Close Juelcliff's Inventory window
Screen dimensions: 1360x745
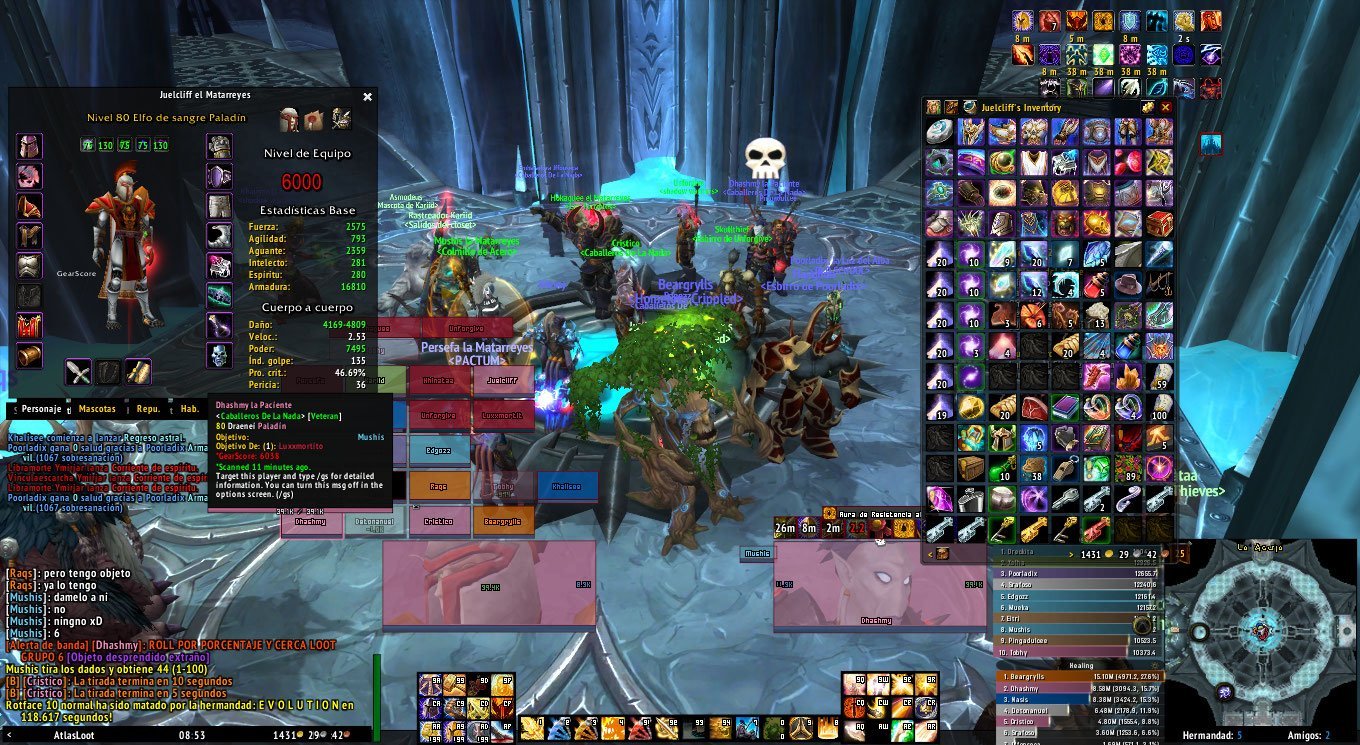point(1165,107)
